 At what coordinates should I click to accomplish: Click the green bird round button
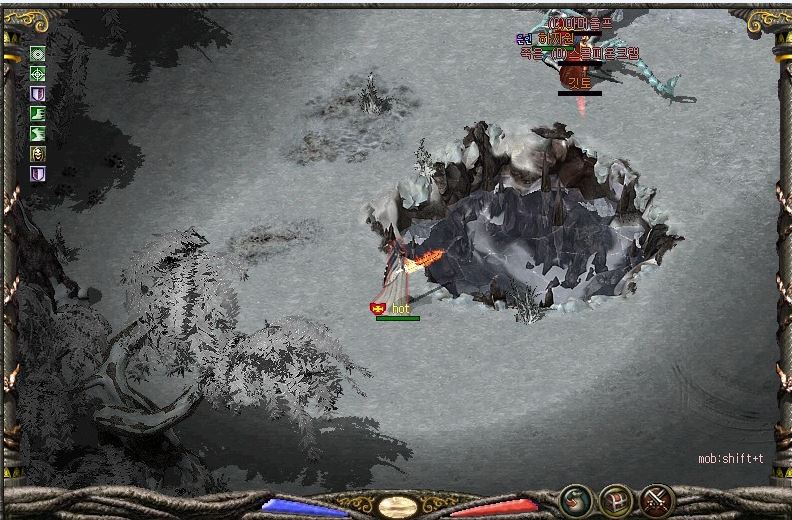click(x=574, y=499)
